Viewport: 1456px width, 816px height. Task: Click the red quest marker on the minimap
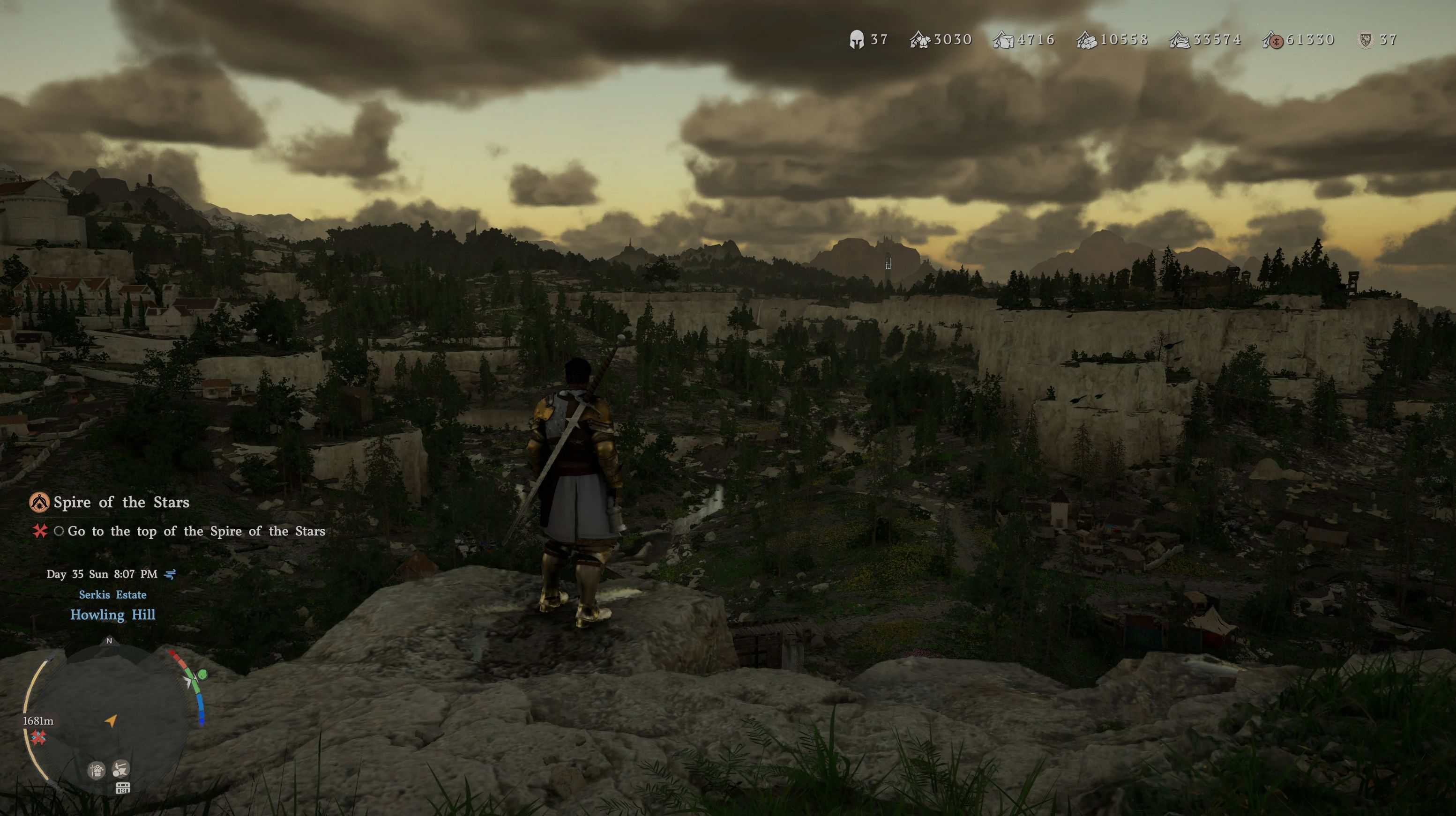pos(38,737)
